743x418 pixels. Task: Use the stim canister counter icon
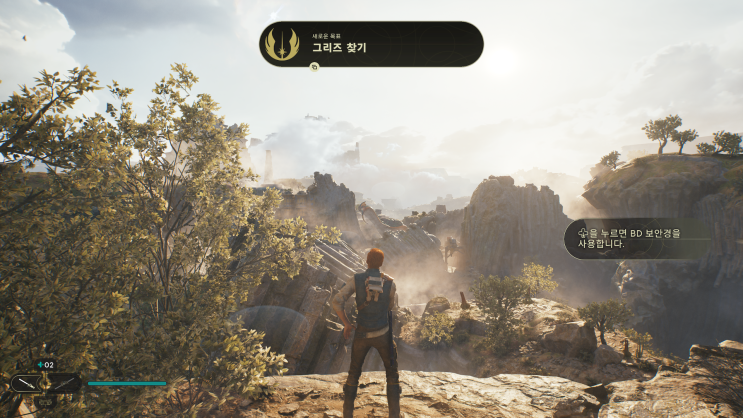pyautogui.click(x=45, y=365)
